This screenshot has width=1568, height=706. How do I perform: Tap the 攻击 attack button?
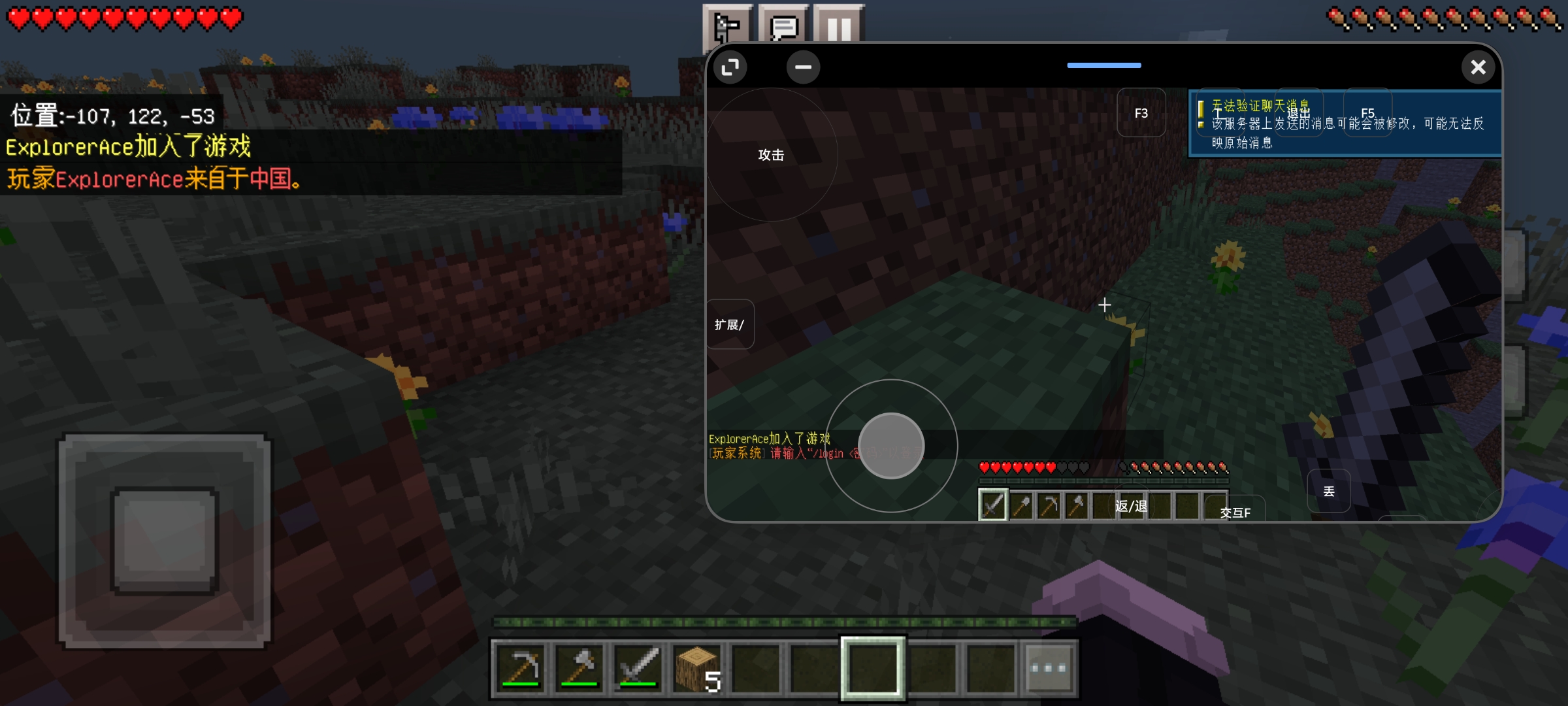coord(771,155)
